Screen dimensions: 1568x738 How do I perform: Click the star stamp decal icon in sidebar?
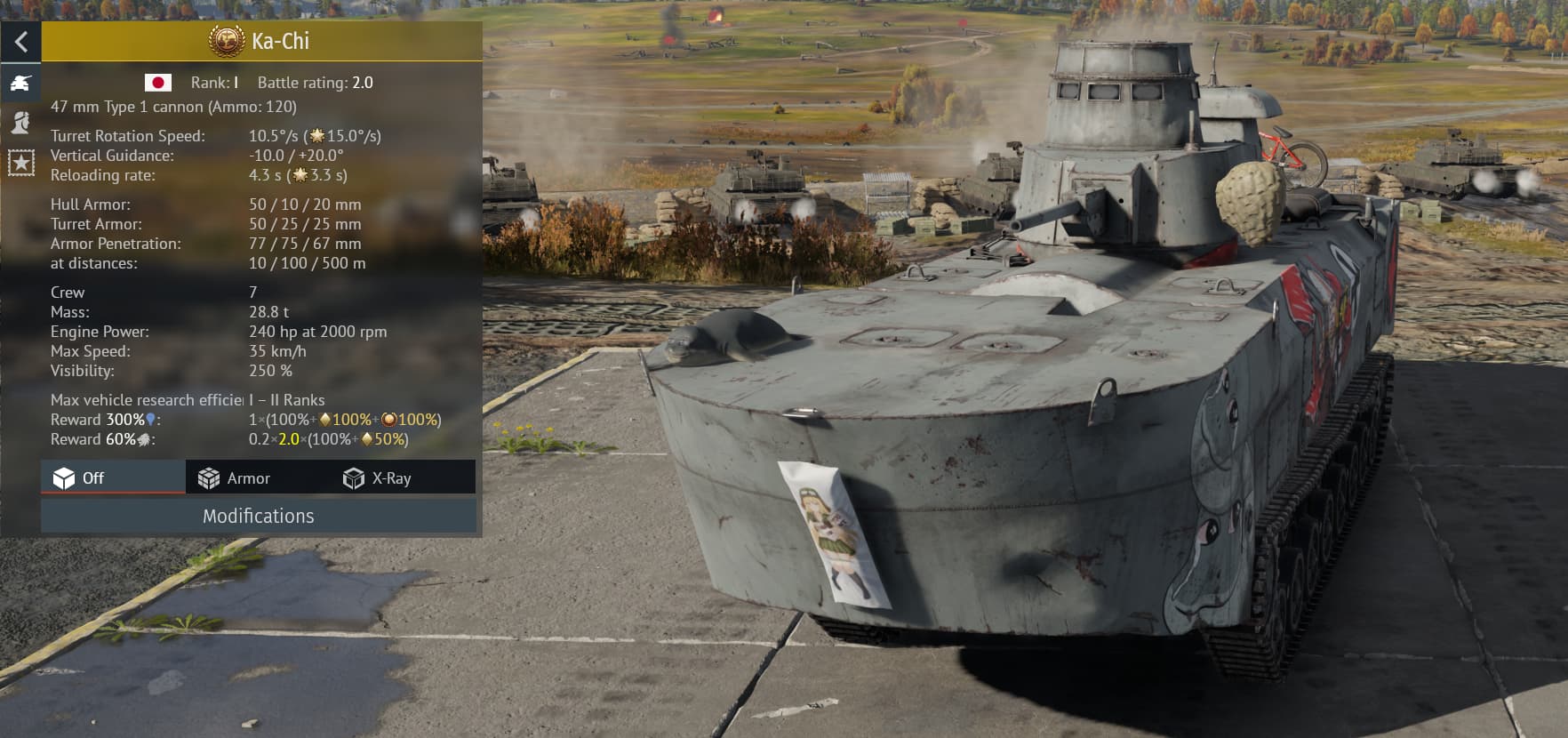pyautogui.click(x=20, y=162)
